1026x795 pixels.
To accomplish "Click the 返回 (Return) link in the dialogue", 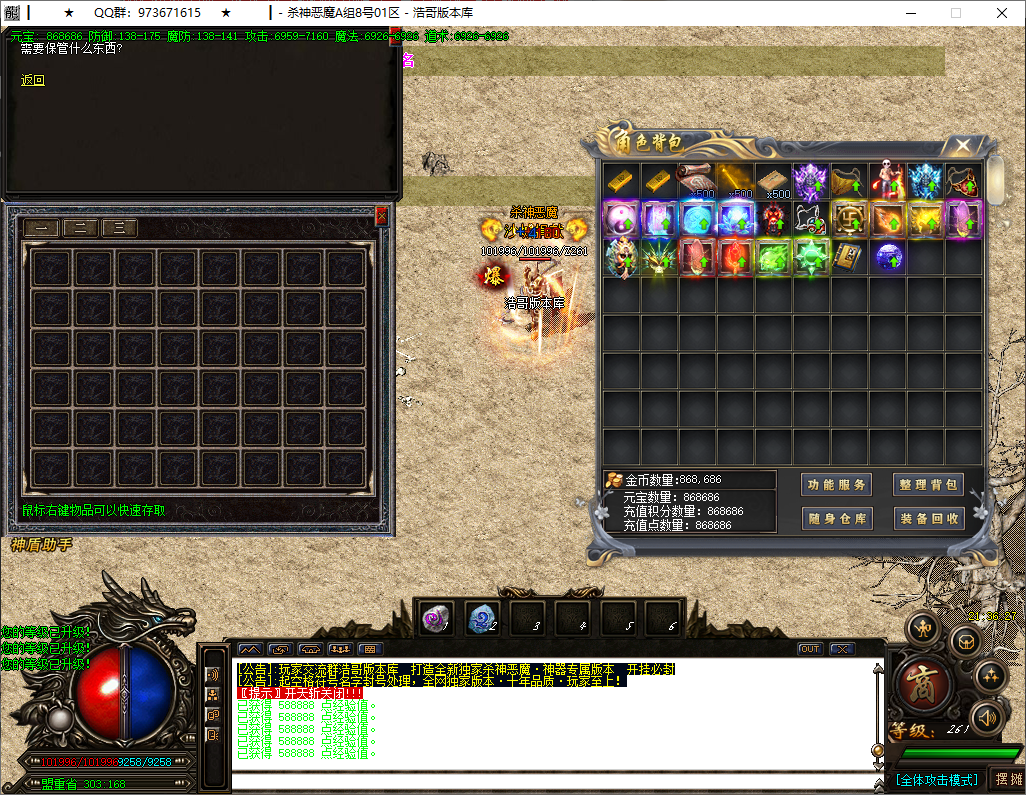I will (33, 81).
